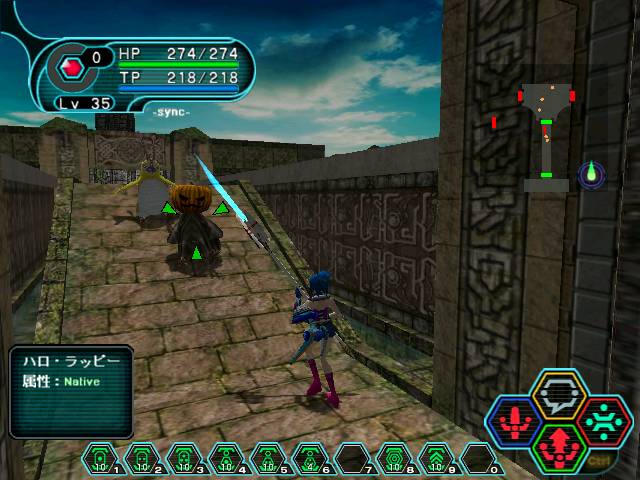This screenshot has height=480, width=640.
Task: Activate the technique in hotbar slot 4
Action: click(226, 459)
